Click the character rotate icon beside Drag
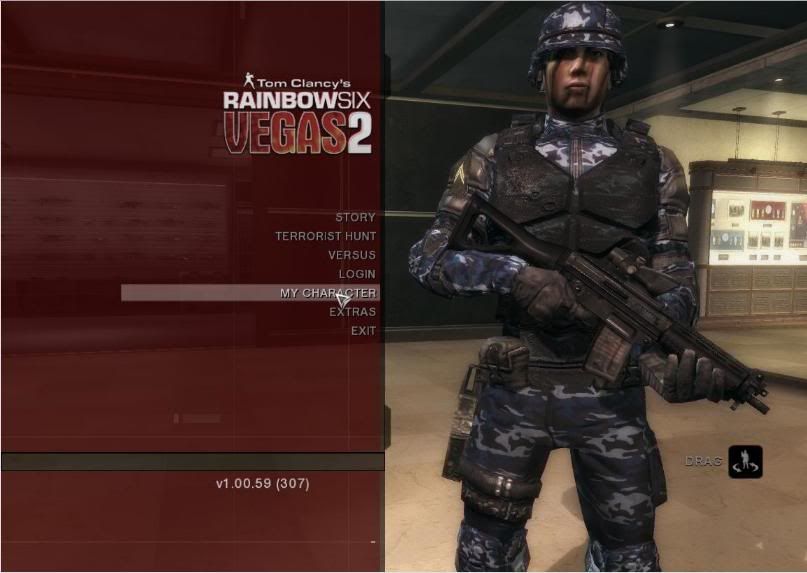 coord(745,462)
